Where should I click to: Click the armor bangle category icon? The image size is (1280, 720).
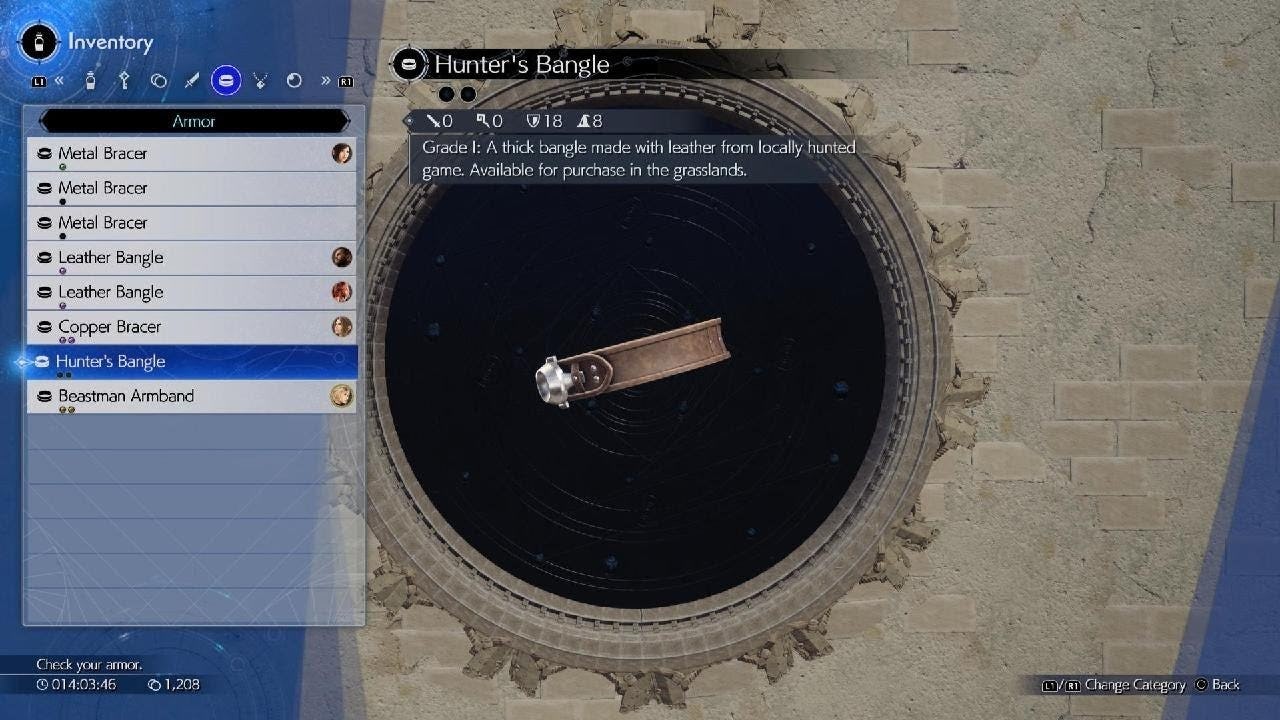tap(226, 80)
